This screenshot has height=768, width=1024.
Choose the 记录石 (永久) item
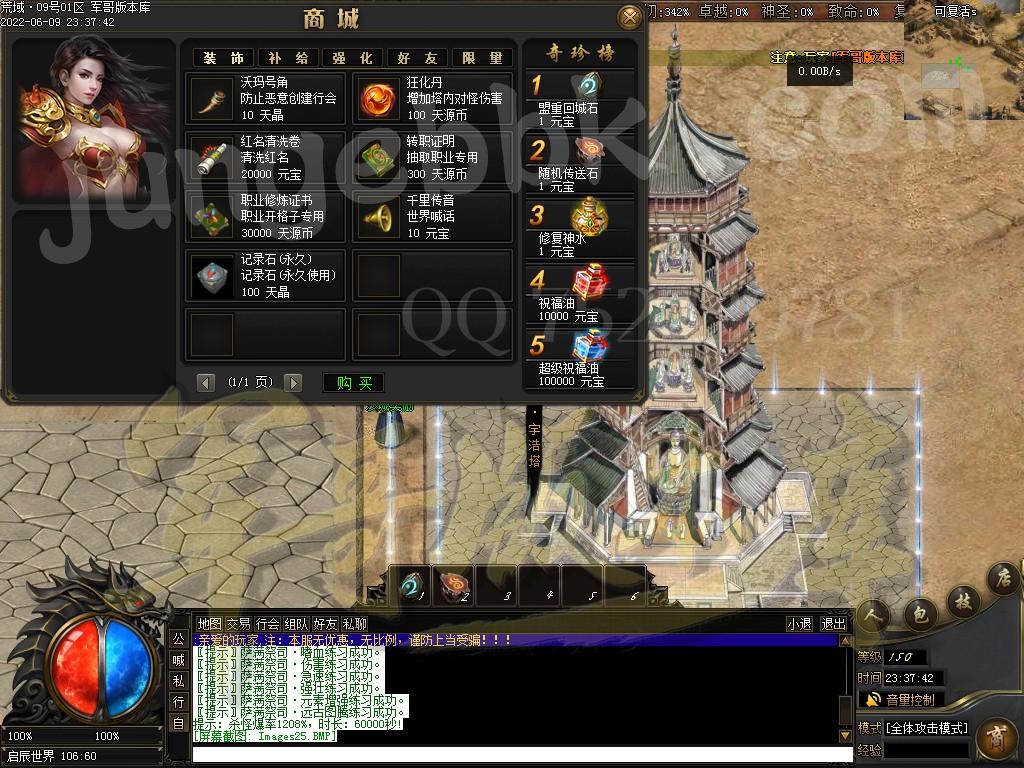pos(265,275)
